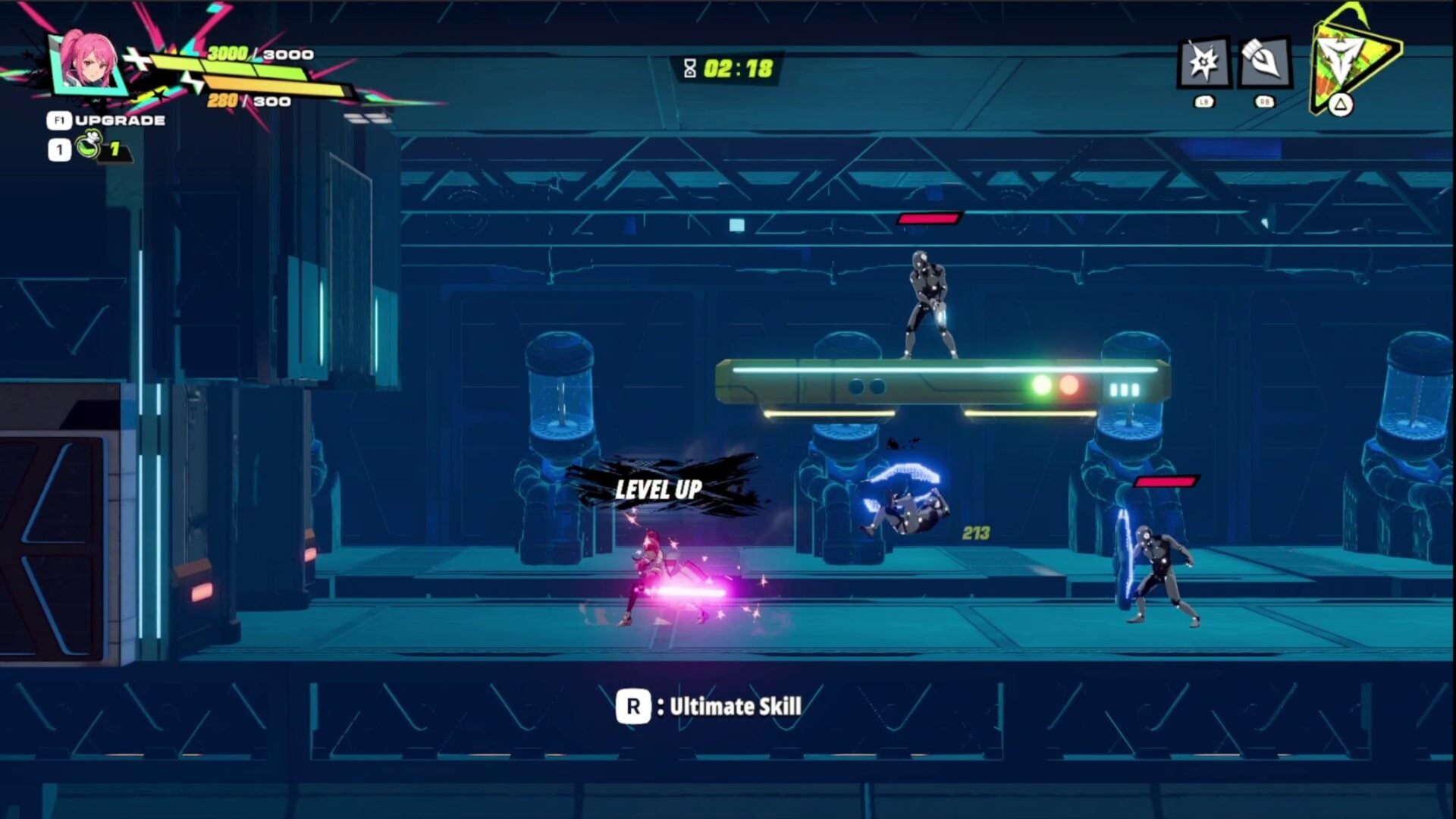Image resolution: width=1456 pixels, height=819 pixels.
Task: Use the green potion flask
Action: point(89,146)
